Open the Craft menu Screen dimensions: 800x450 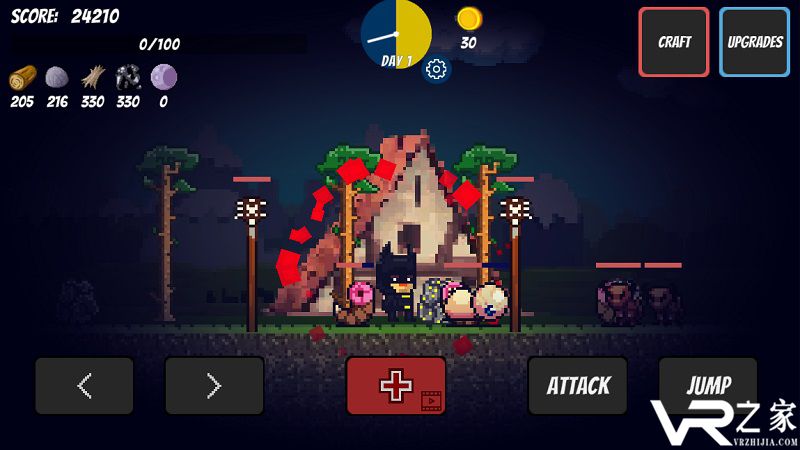point(674,42)
